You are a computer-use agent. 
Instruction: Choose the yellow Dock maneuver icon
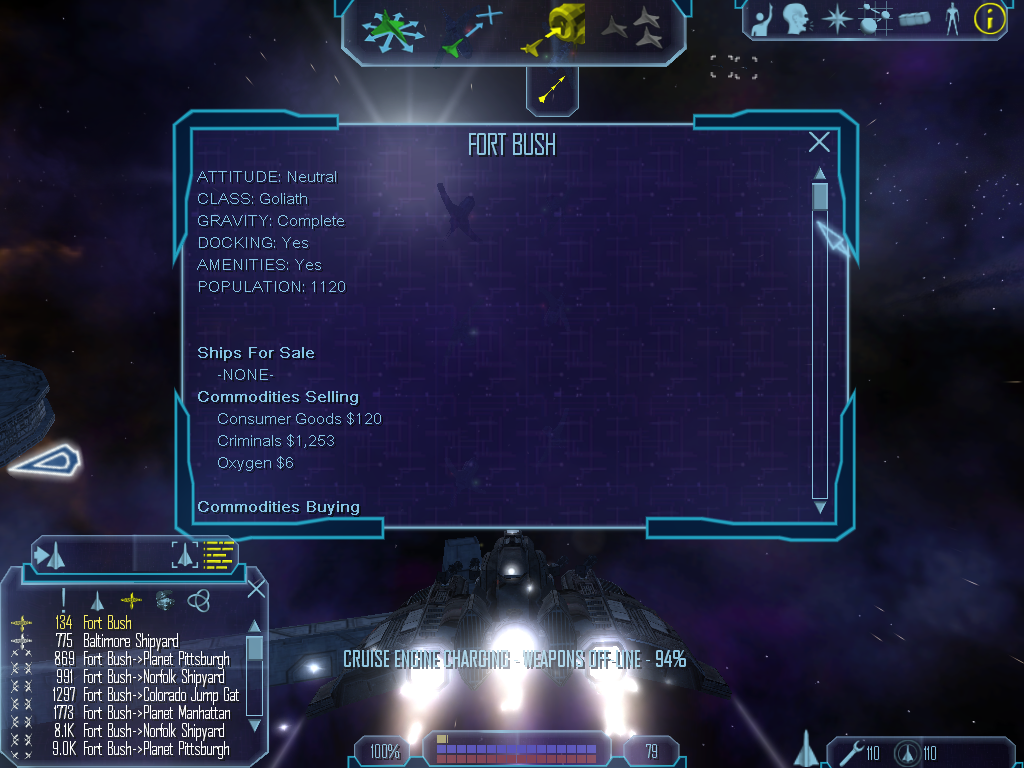552,30
